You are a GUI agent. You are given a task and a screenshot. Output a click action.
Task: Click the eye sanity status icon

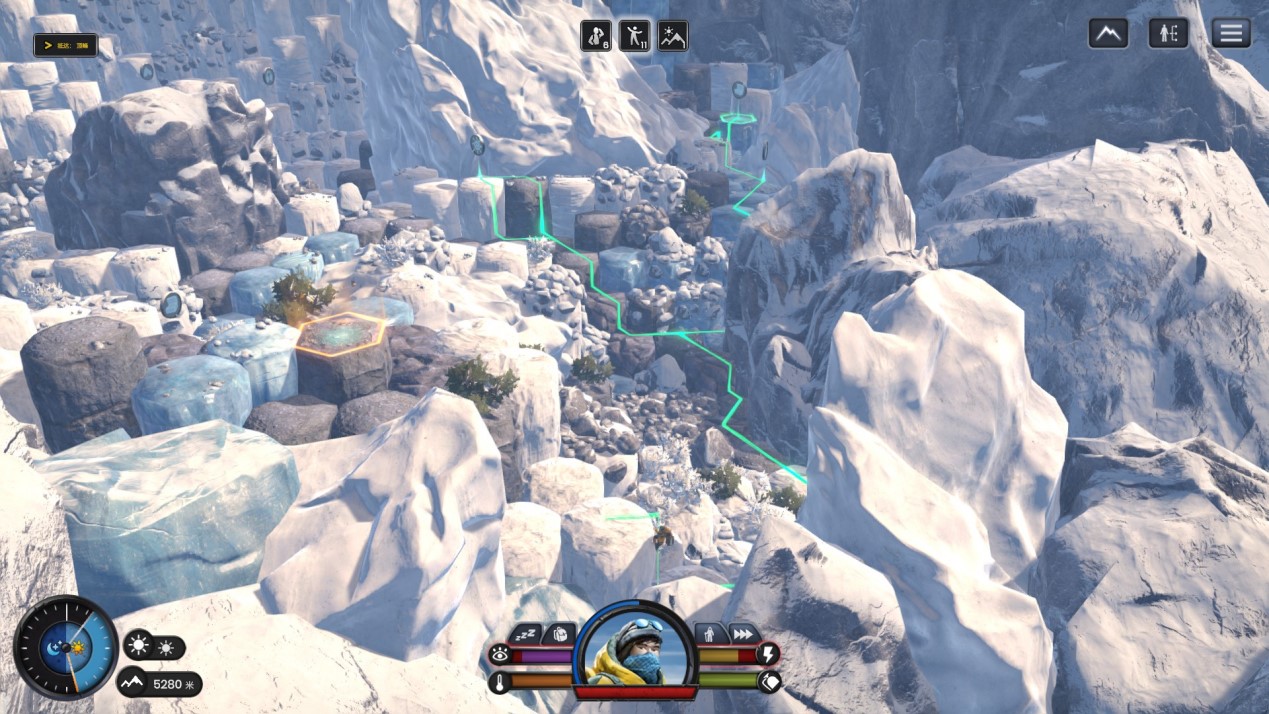click(499, 655)
